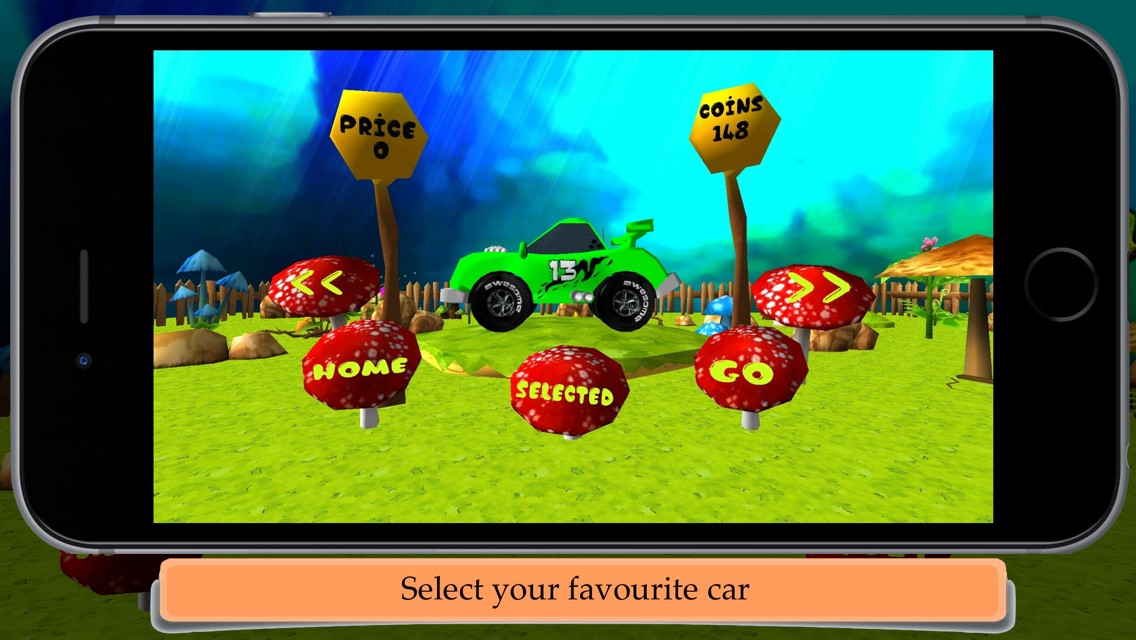Show the next car with >> mushroom
Viewport: 1136px width, 640px height.
[813, 292]
